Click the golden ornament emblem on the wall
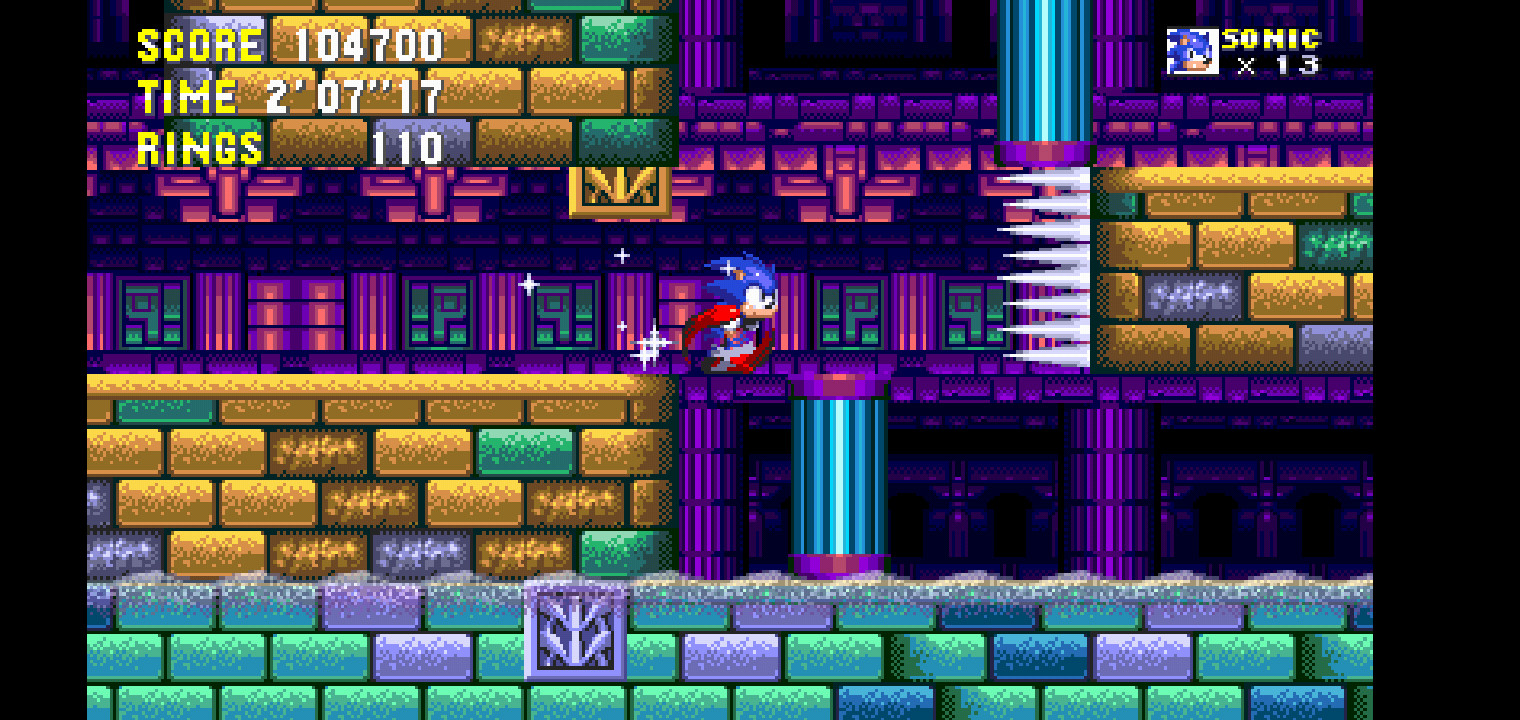This screenshot has width=1520, height=720. (x=620, y=191)
